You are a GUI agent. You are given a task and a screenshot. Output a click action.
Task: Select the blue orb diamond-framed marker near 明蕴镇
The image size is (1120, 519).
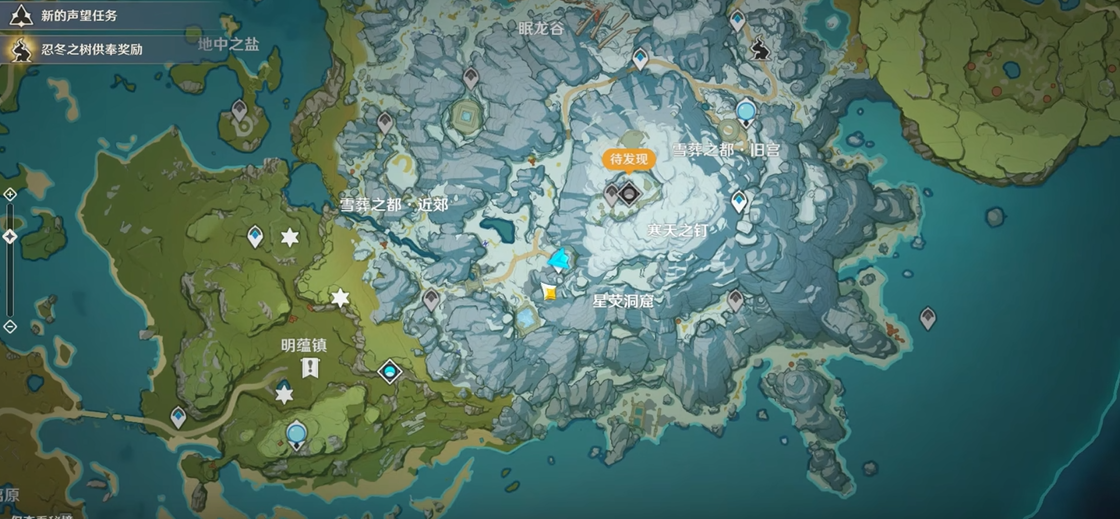click(x=389, y=372)
